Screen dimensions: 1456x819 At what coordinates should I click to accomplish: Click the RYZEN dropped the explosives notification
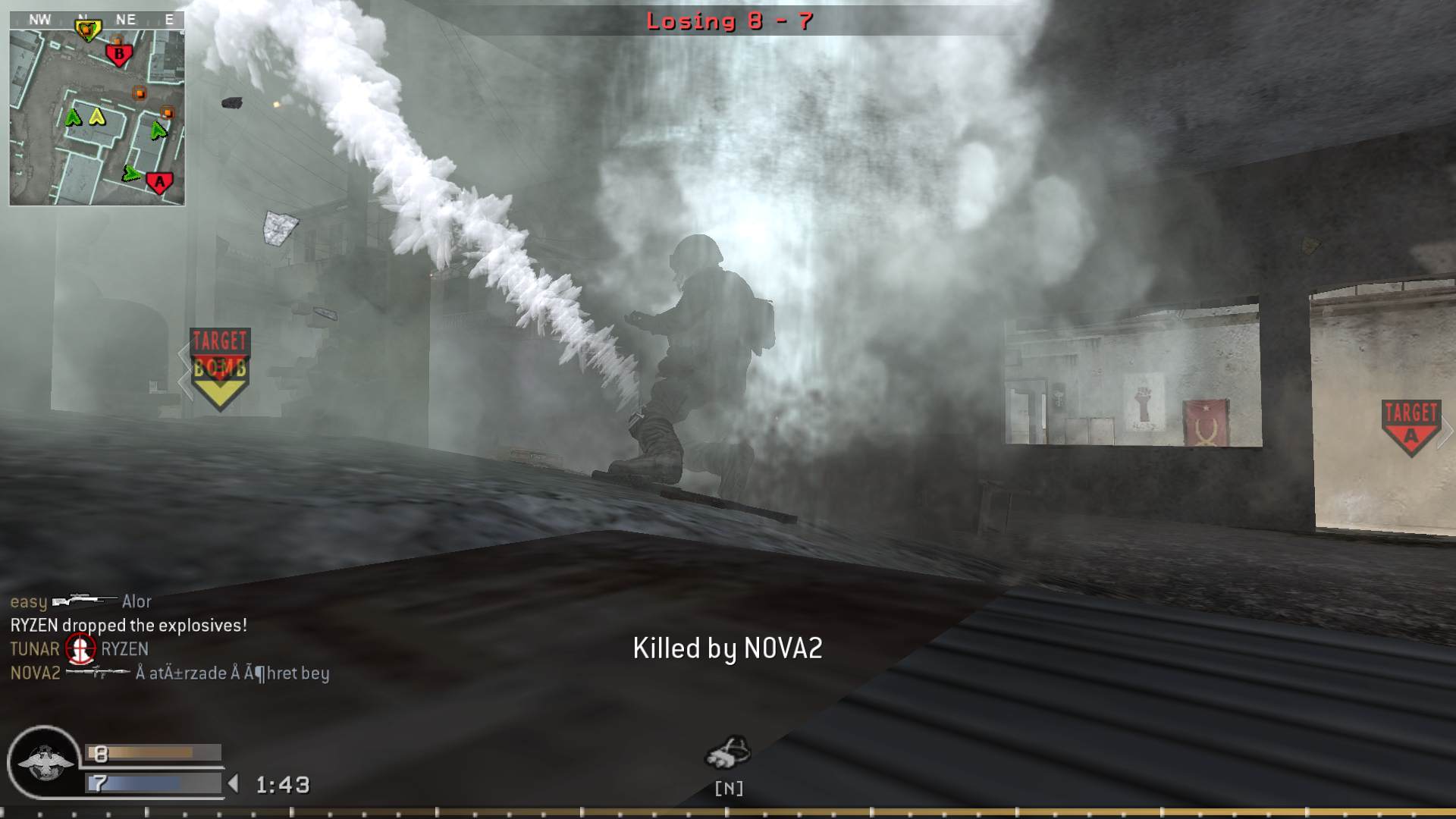coord(129,625)
